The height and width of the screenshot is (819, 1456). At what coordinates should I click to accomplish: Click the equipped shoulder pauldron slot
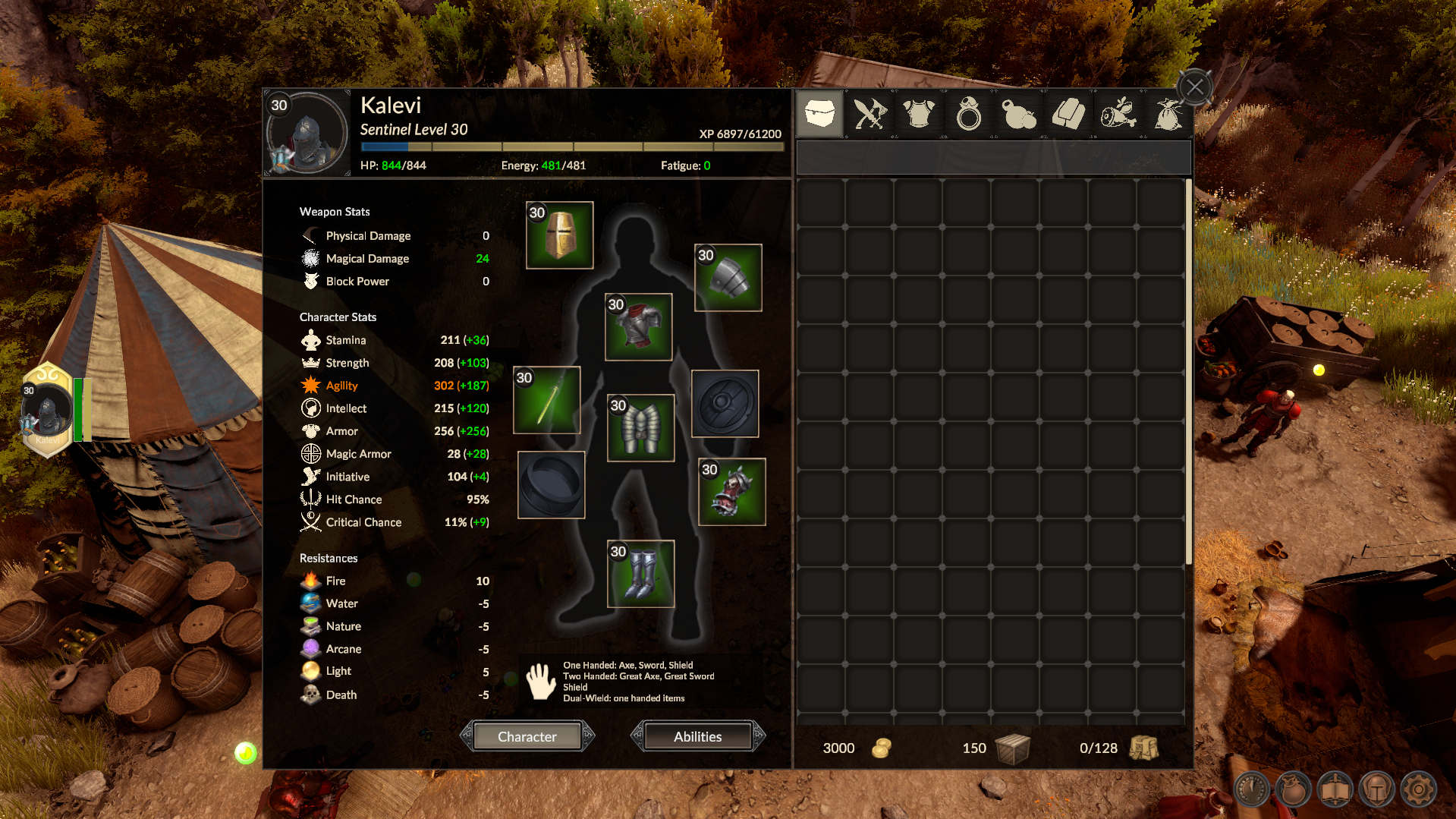pyautogui.click(x=728, y=278)
